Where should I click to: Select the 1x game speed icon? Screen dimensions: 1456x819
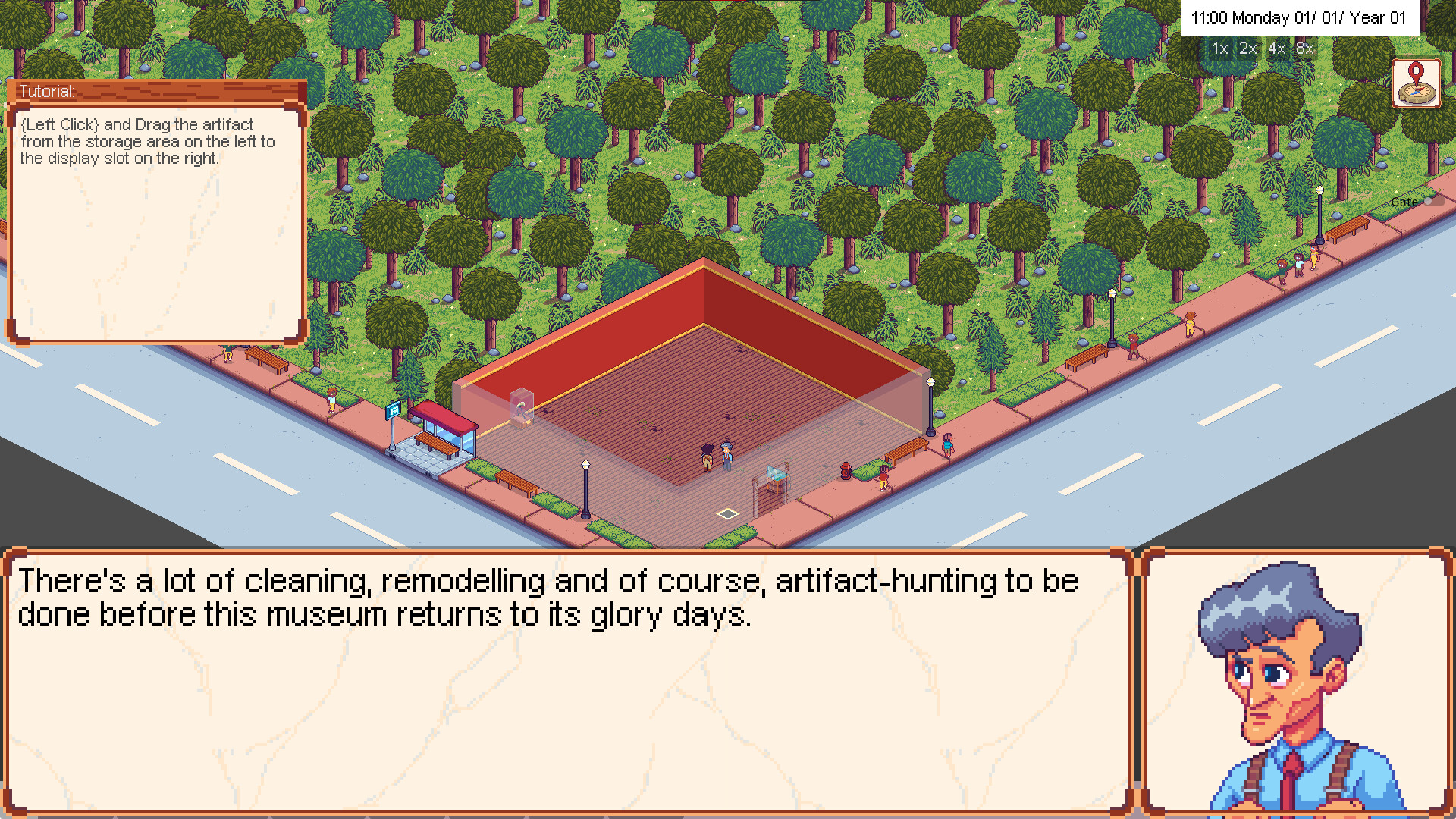point(1219,49)
